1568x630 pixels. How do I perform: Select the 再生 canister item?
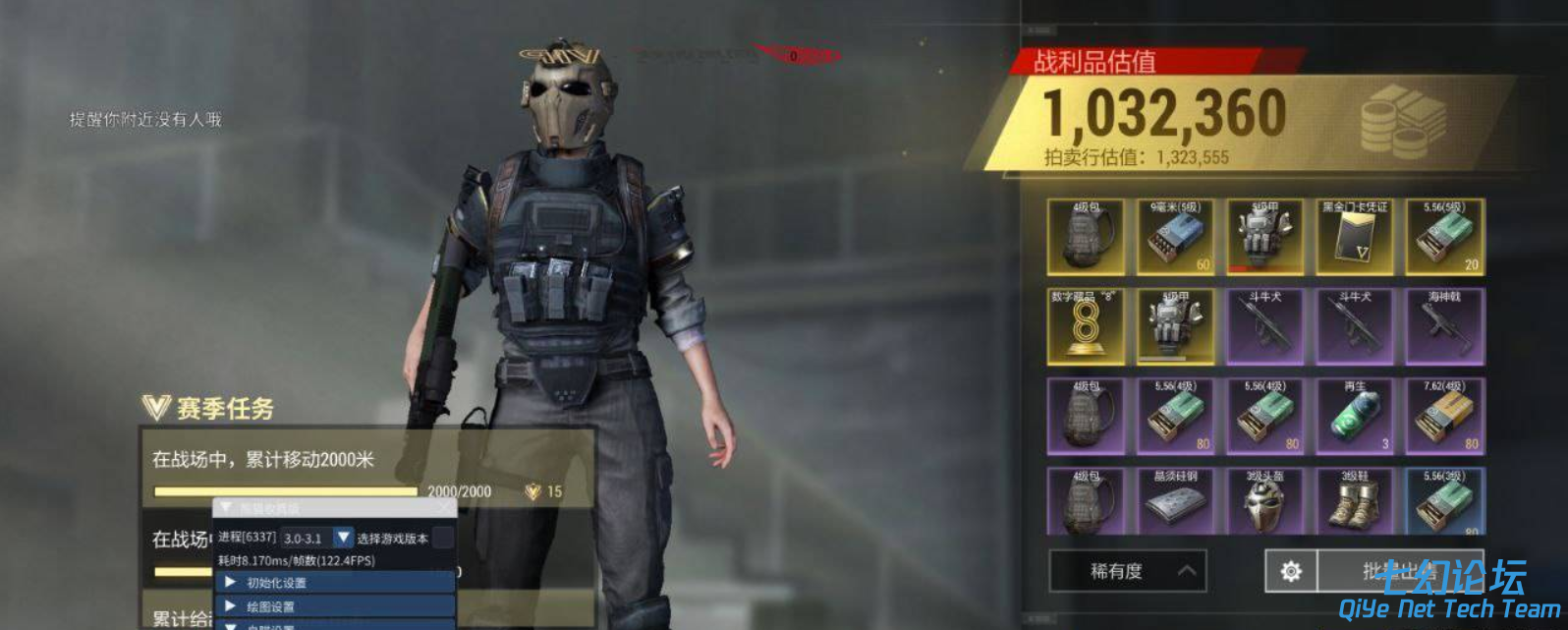[1355, 417]
